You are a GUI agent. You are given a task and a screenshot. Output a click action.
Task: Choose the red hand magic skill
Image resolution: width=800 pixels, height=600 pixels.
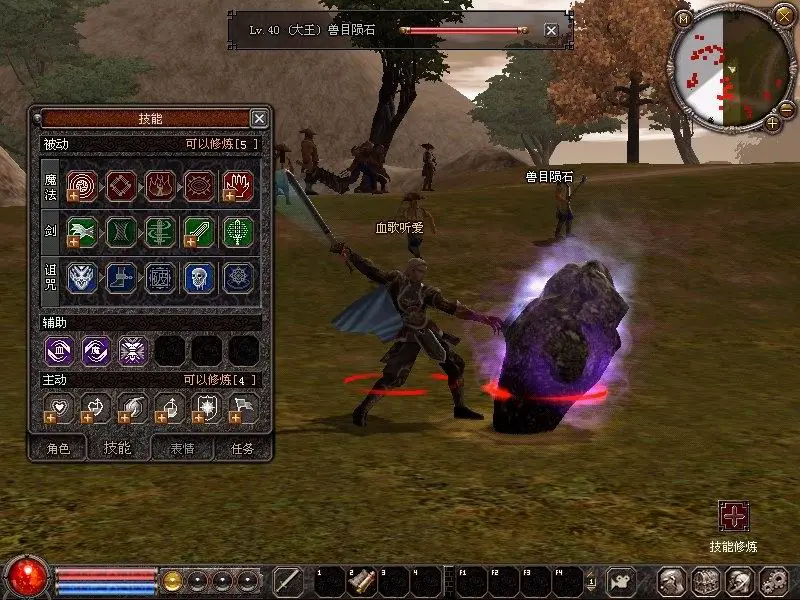coord(238,185)
